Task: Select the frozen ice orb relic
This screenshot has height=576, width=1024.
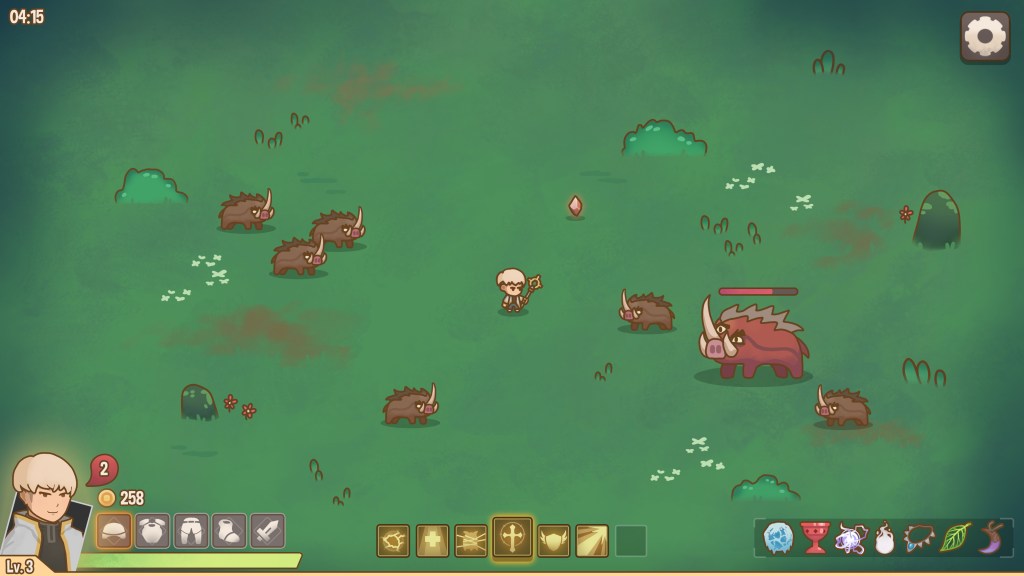Action: coord(778,538)
